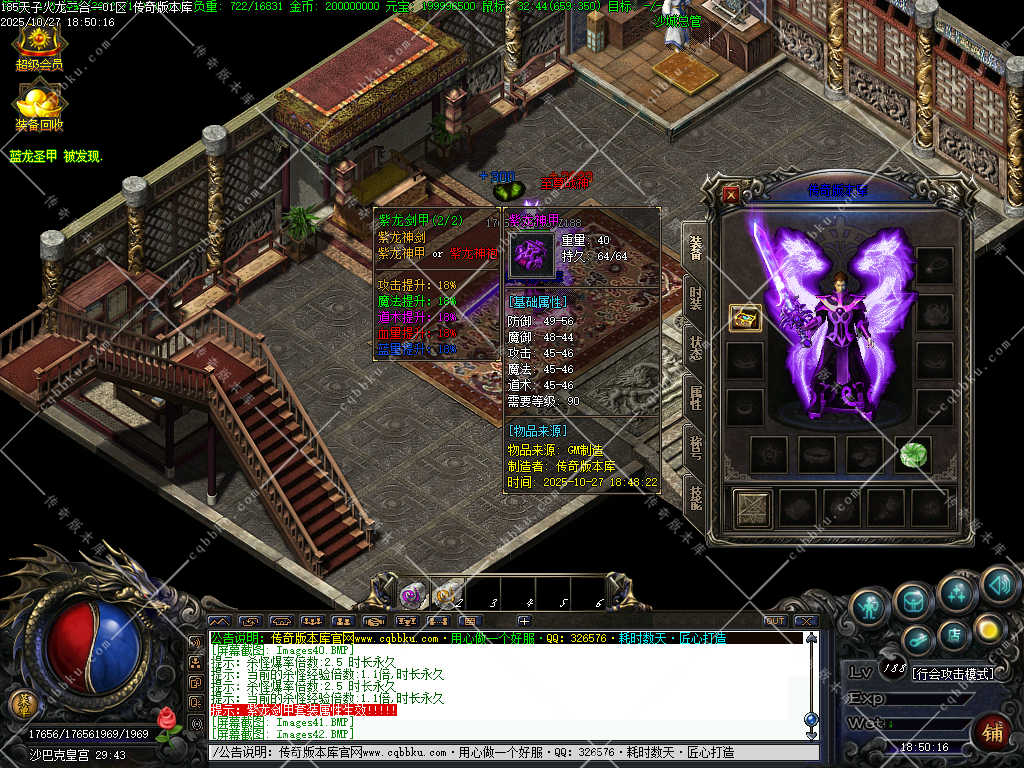Screen dimensions: 1024x768
Task: Open the 超级会员 super member icon
Action: [38, 46]
